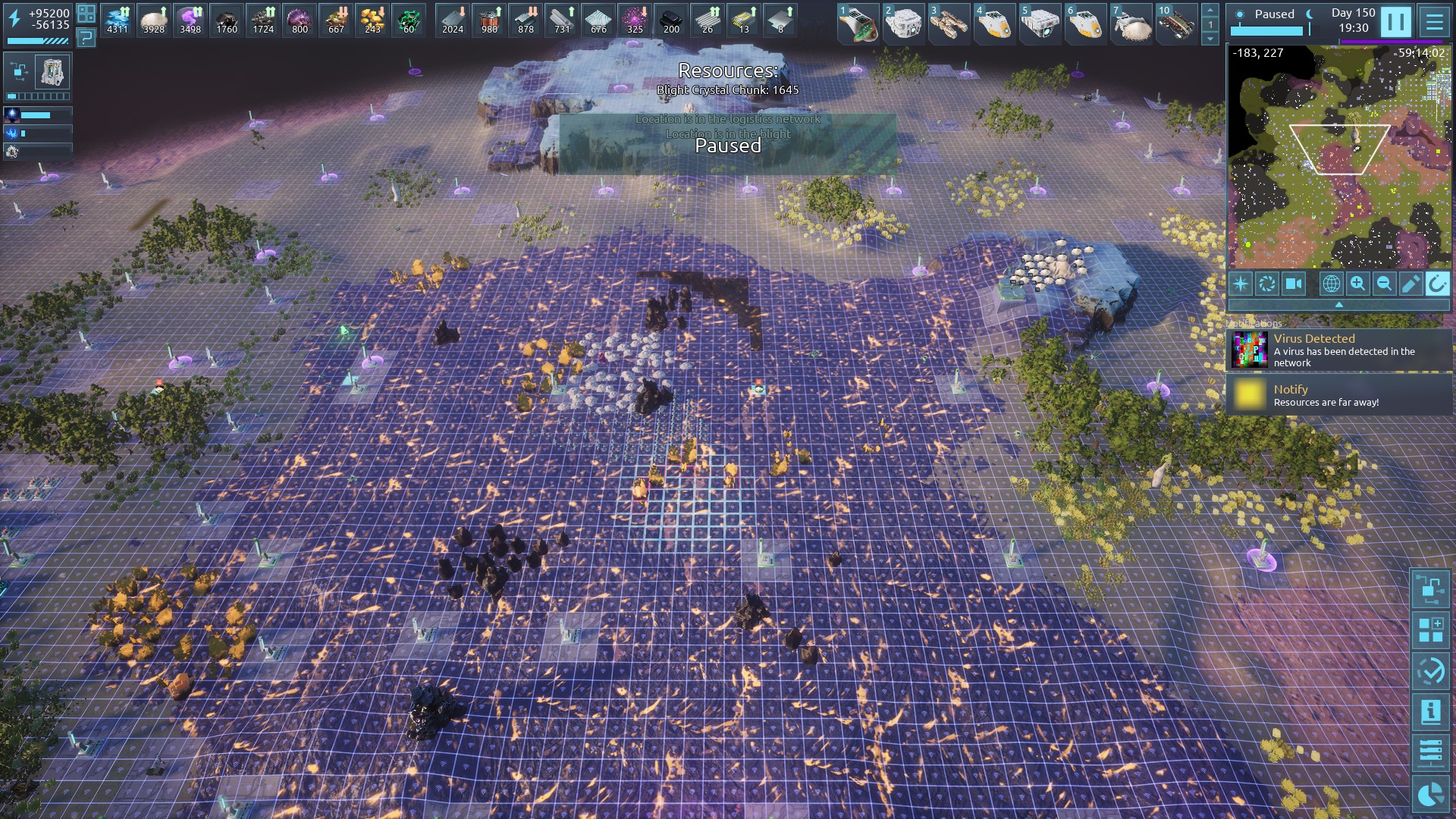Select hotbar slot 3 tan freighter
Screen dimensions: 1456x819
click(x=949, y=23)
